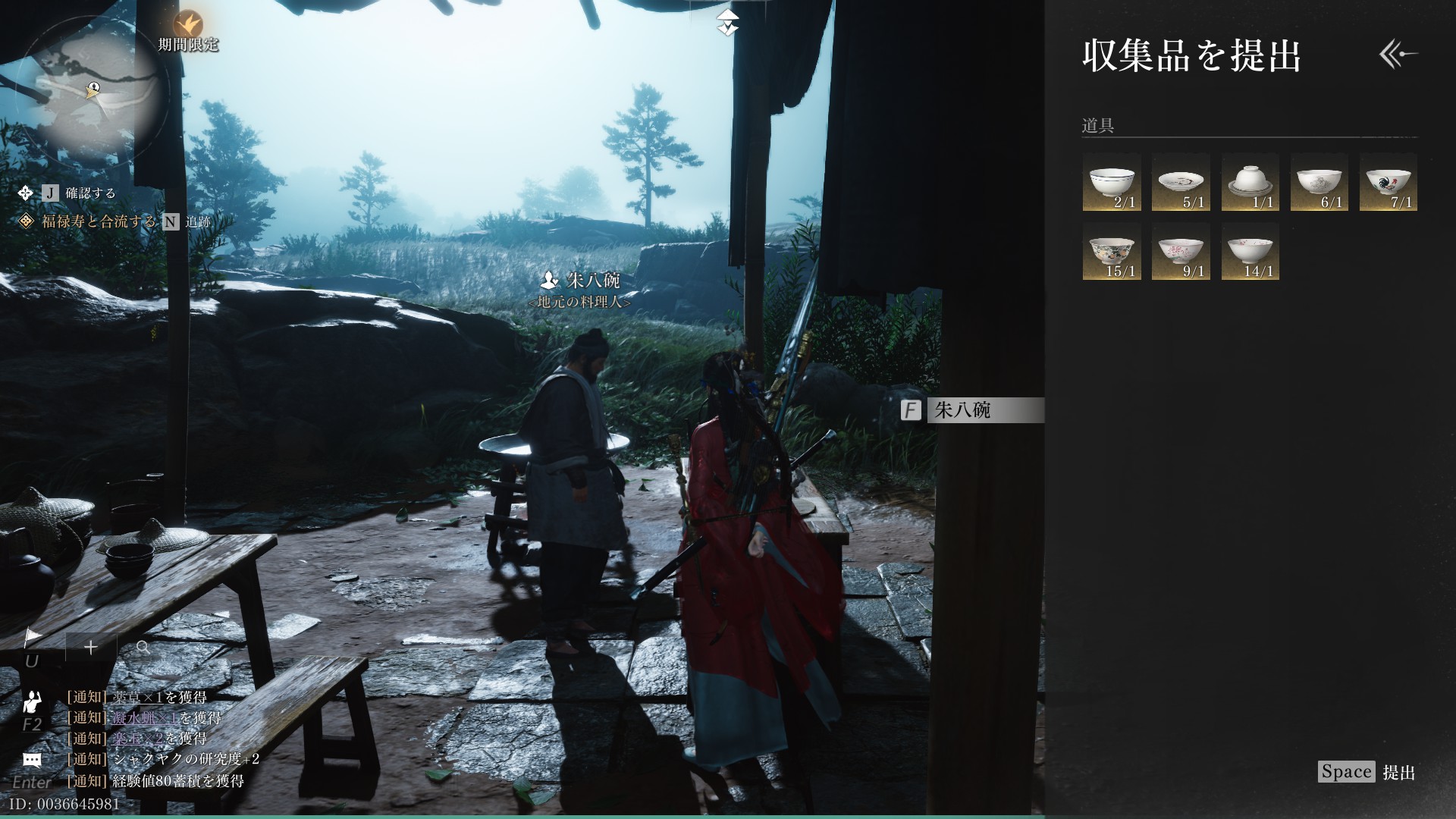The width and height of the screenshot is (1456, 819).
Task: Open the emote character pose icon
Action: [32, 702]
